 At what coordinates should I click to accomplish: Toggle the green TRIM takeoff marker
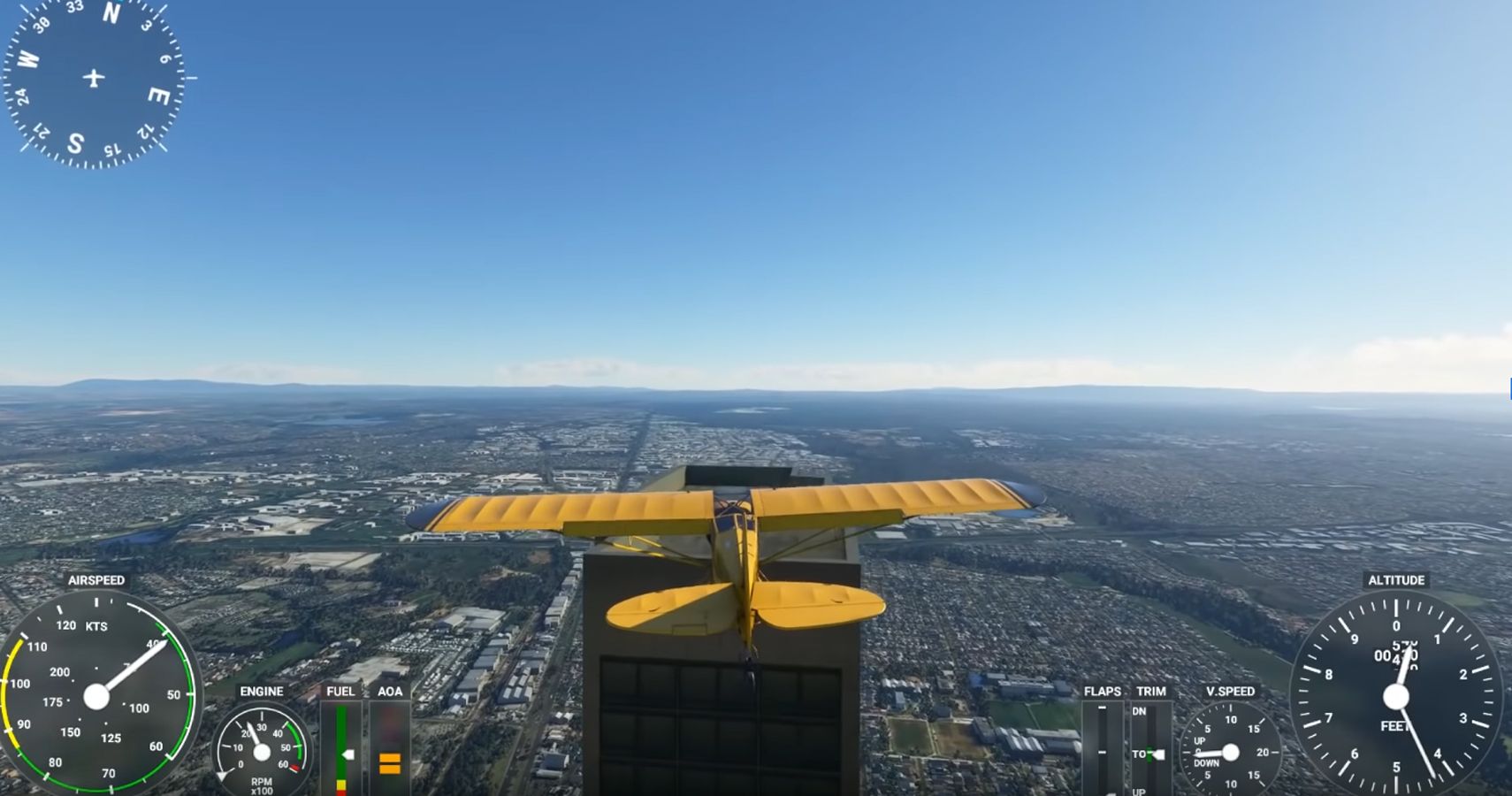1149,754
